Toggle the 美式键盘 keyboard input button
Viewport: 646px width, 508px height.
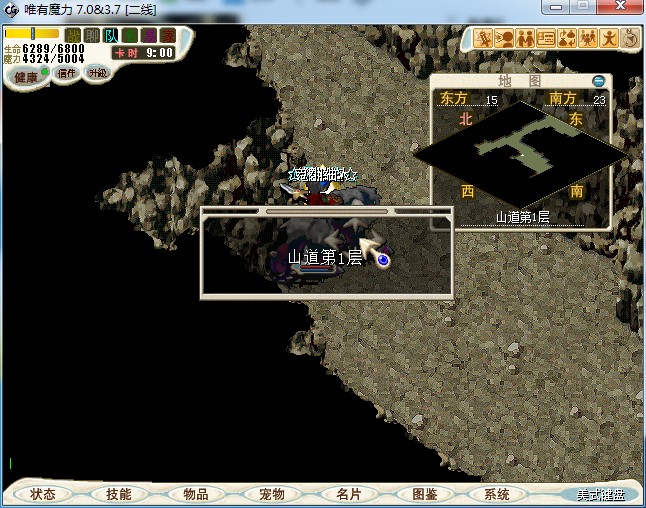(x=598, y=494)
